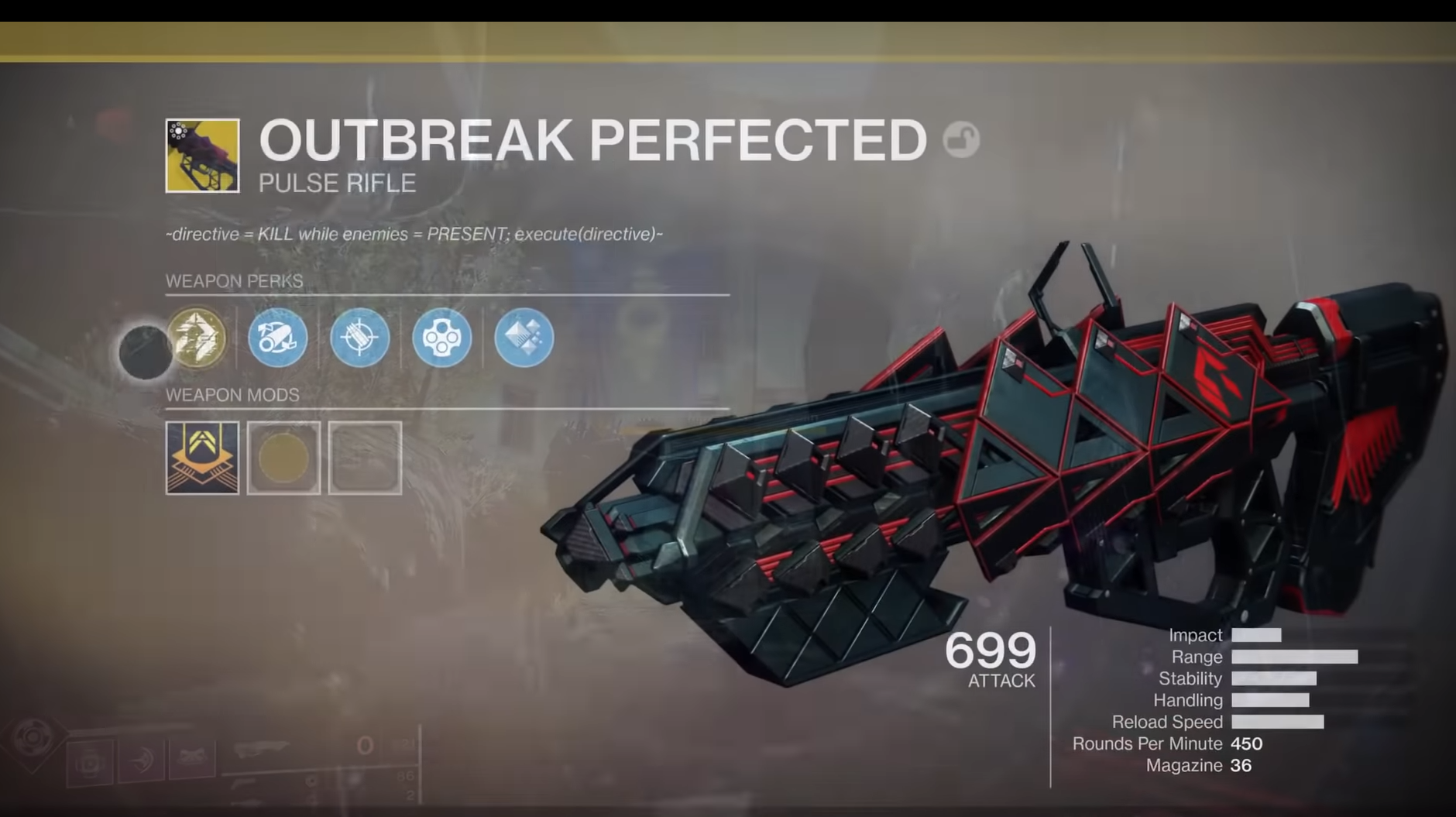Inspect the equipped weapon mod in first slot
Screen dimensions: 1456x817
pyautogui.click(x=202, y=458)
